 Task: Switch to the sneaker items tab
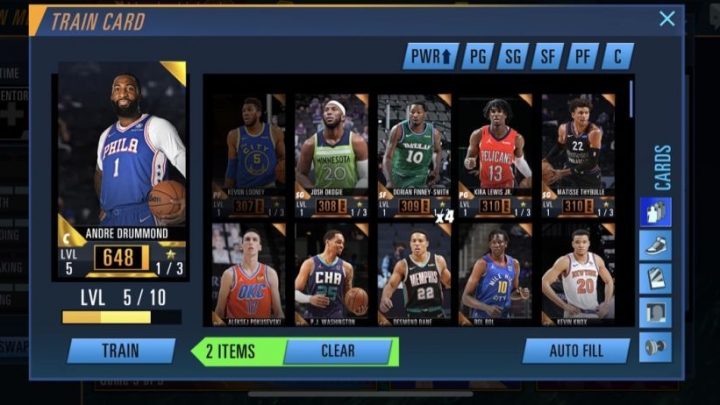tap(655, 246)
